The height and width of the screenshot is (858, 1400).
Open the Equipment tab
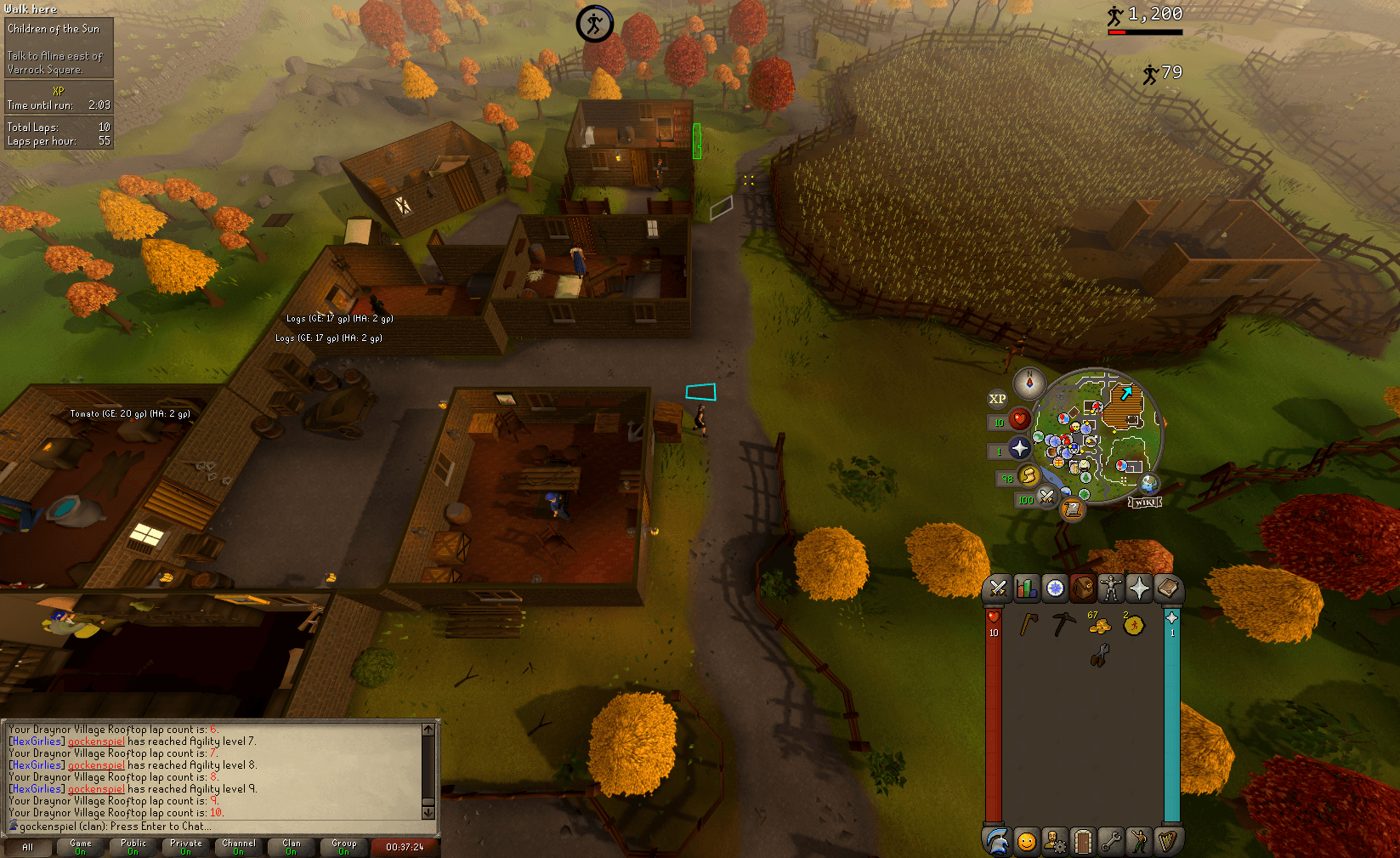click(x=1110, y=588)
